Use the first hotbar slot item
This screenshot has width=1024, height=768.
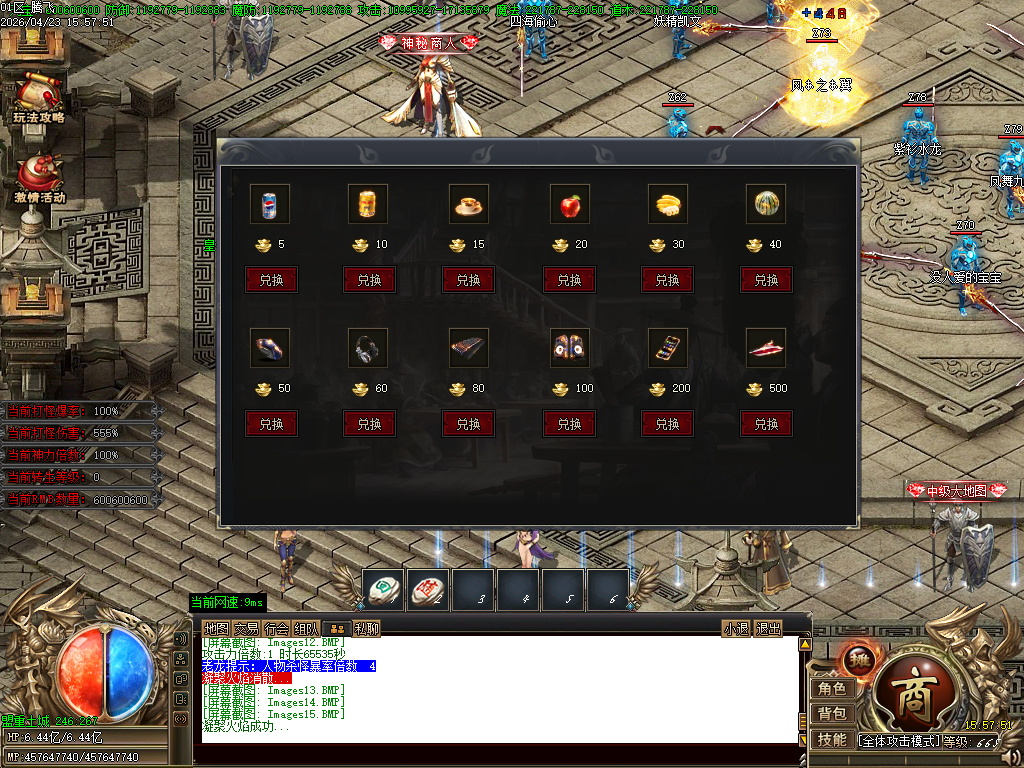pyautogui.click(x=383, y=590)
